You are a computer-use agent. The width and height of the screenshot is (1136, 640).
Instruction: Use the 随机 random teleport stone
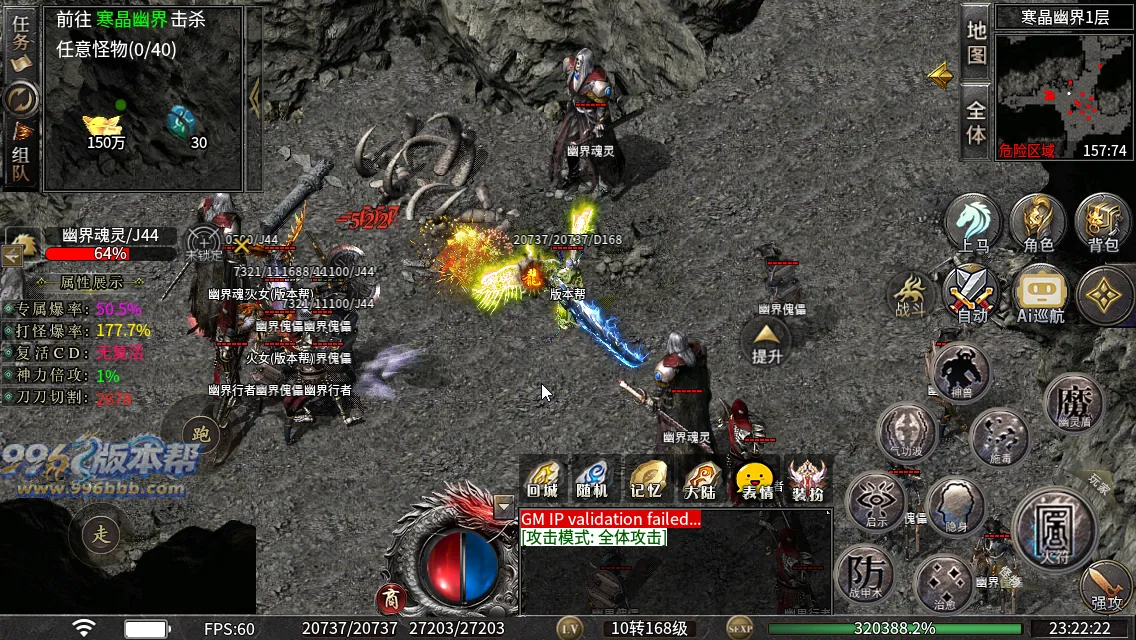(592, 479)
